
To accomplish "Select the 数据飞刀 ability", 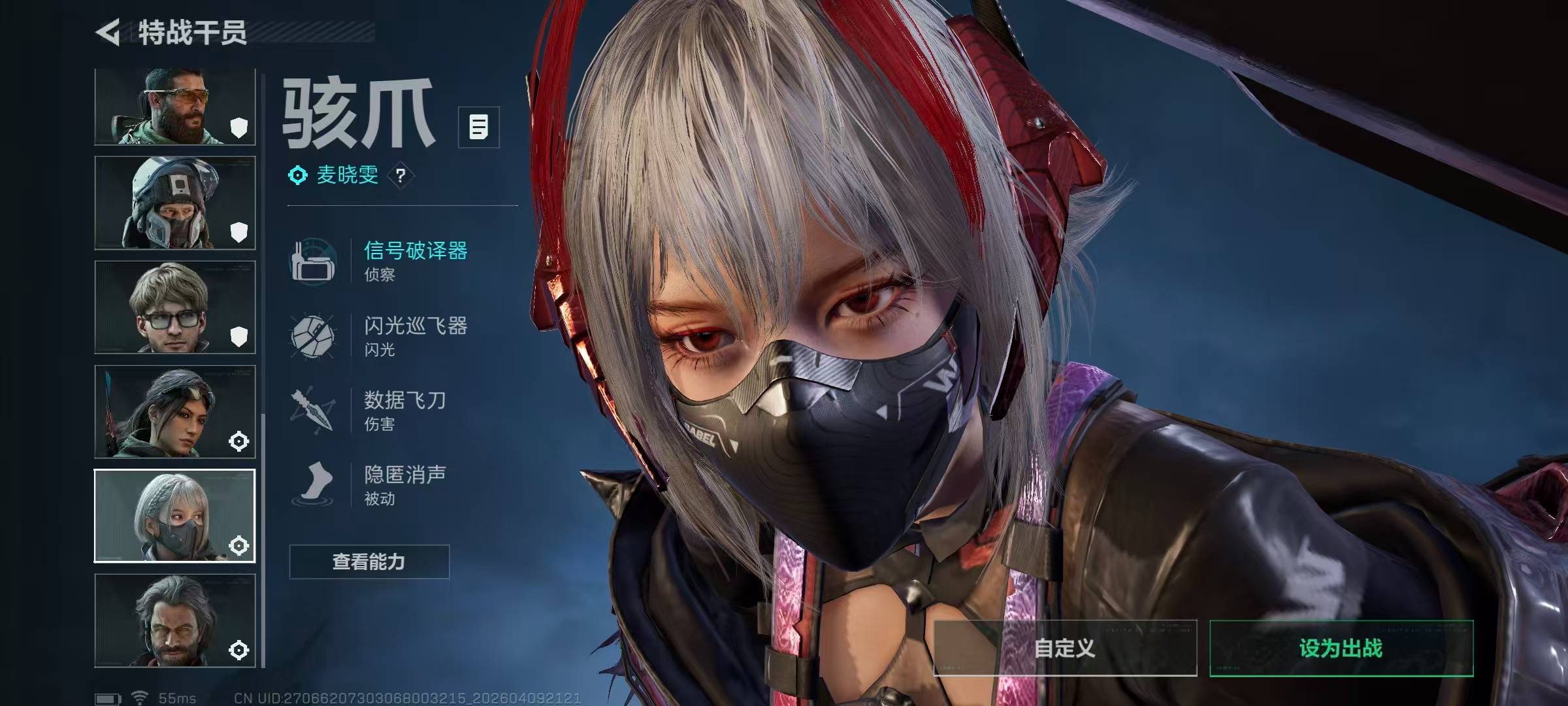I will click(x=404, y=410).
